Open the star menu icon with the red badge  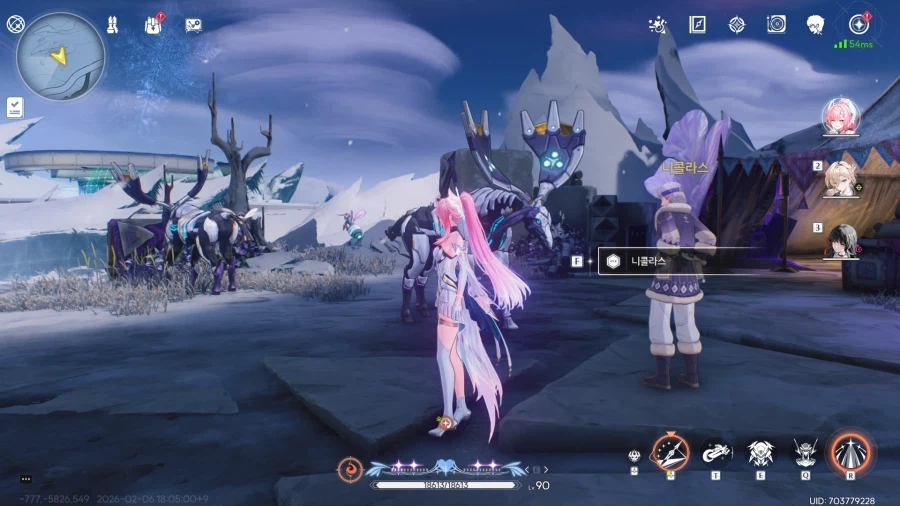click(x=858, y=24)
